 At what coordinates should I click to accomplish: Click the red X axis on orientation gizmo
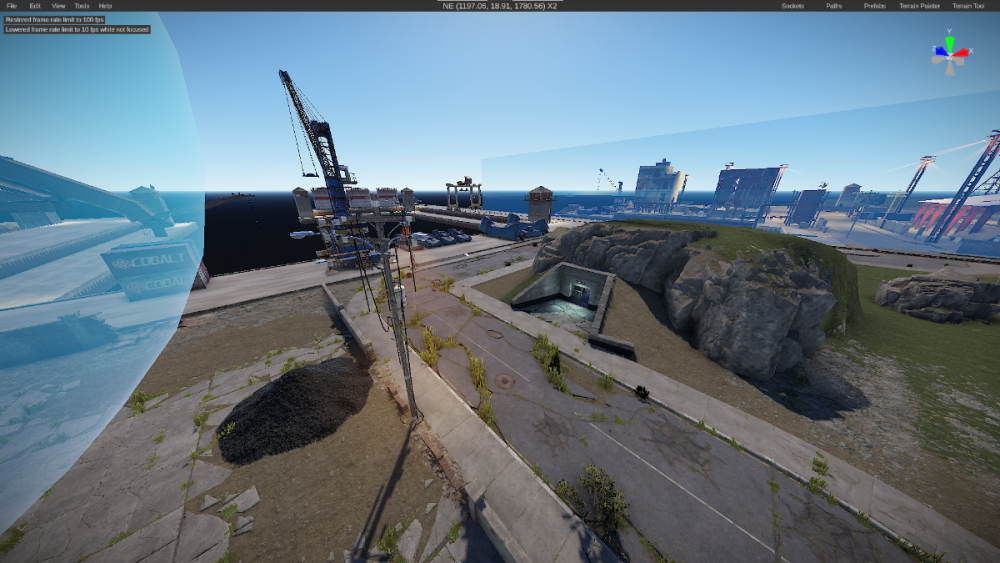point(962,52)
